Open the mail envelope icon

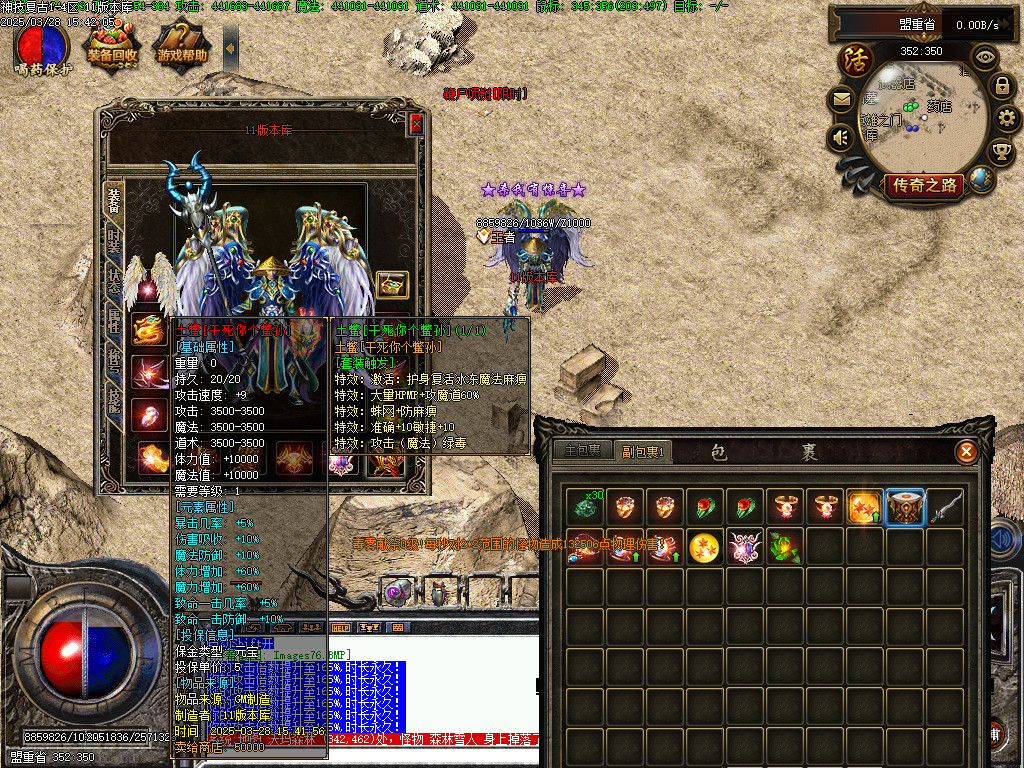840,99
